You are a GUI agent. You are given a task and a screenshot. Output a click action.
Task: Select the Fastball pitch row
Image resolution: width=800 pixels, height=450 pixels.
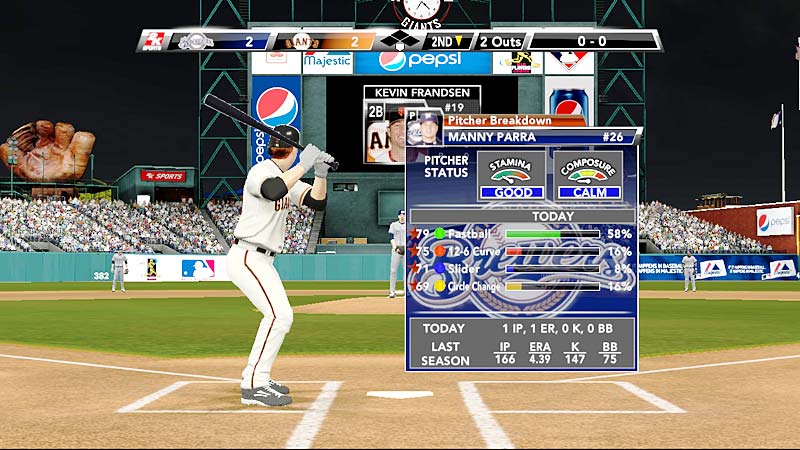521,234
